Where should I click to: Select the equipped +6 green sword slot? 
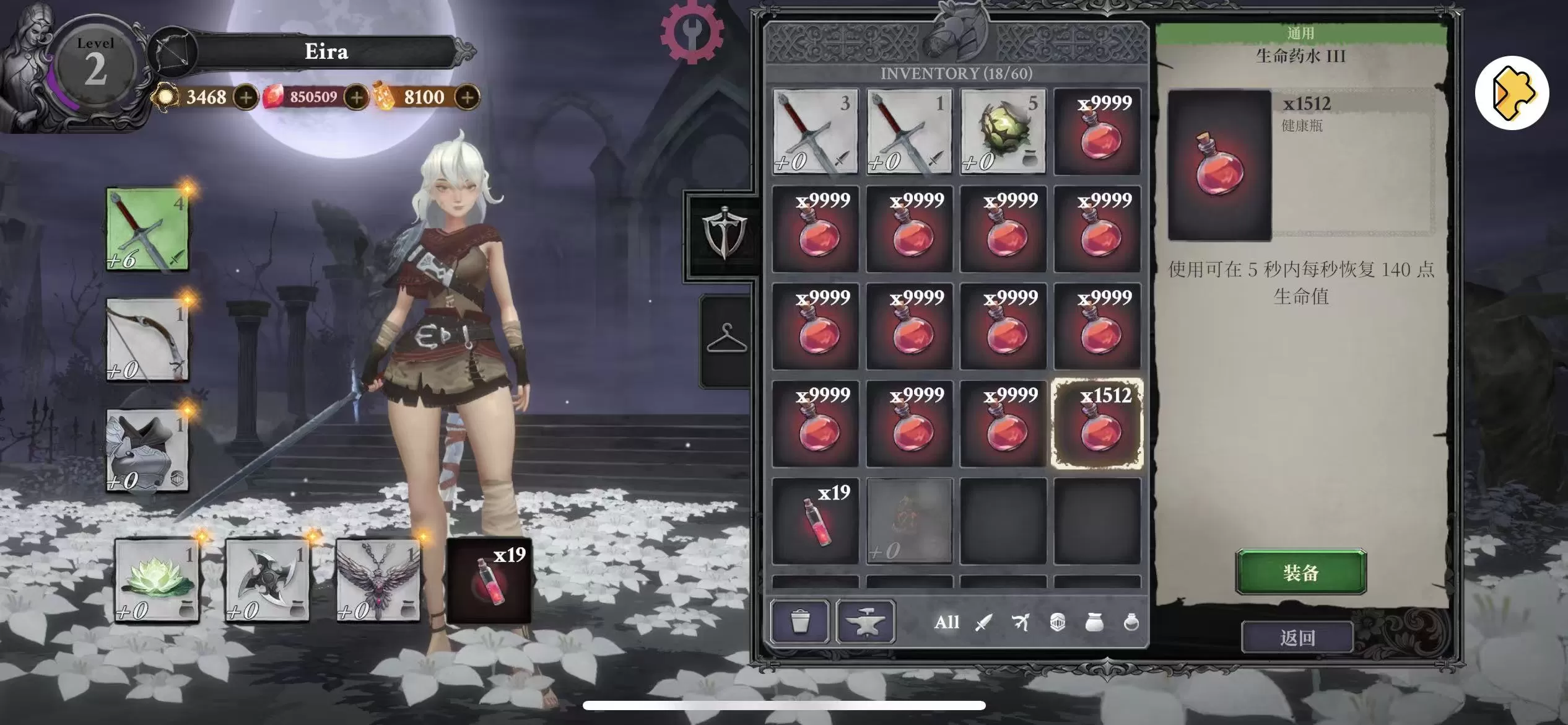click(147, 229)
